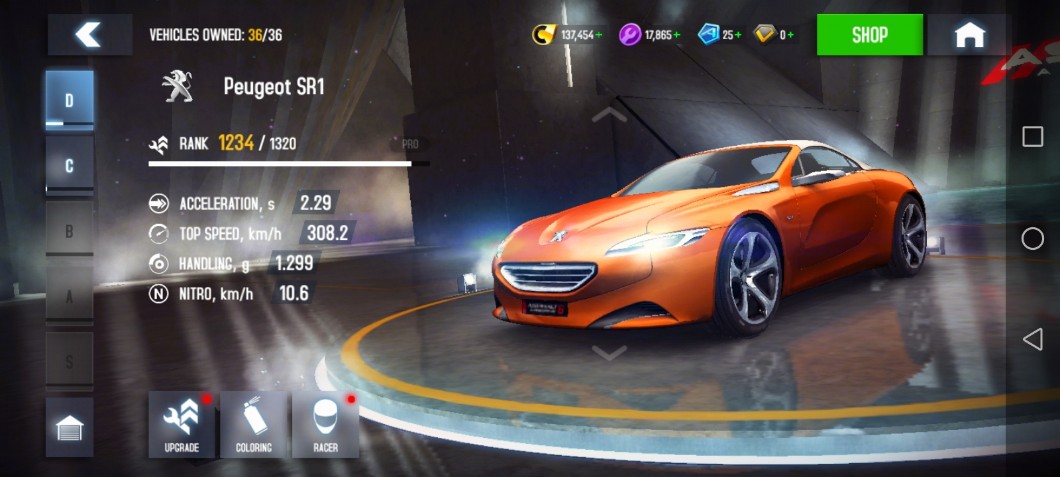Show next car with down arrow
This screenshot has height=477, width=1060.
pyautogui.click(x=609, y=352)
